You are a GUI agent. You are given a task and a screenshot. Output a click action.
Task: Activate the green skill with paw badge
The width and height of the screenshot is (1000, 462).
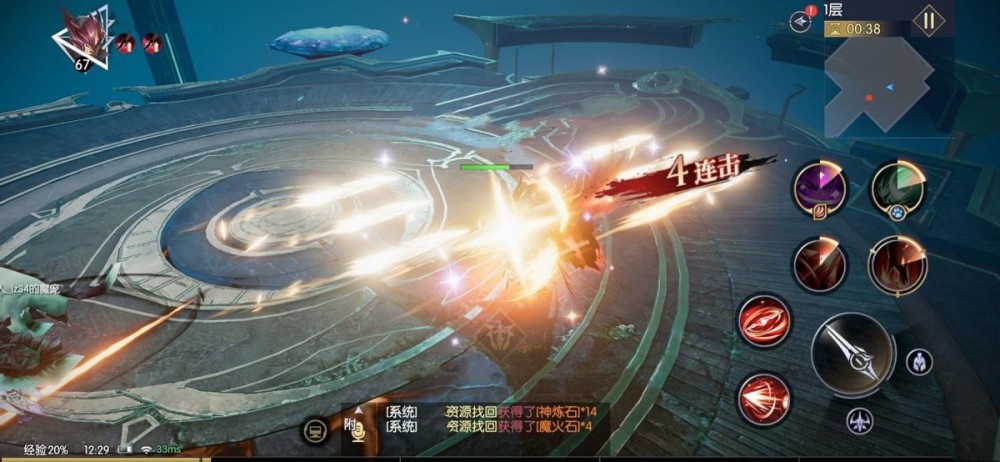pyautogui.click(x=897, y=189)
